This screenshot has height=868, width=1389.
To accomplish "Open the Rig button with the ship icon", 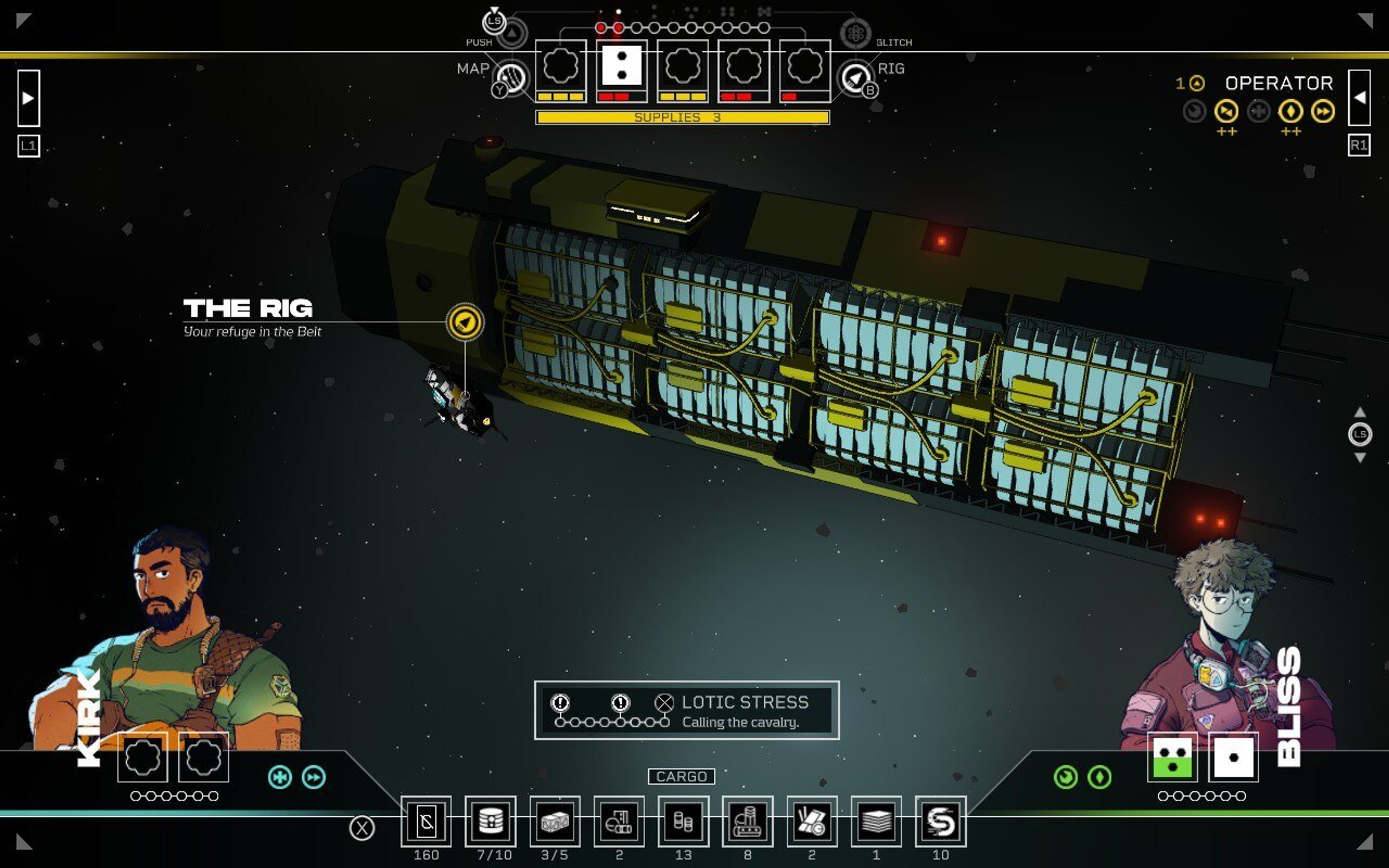I will coord(855,77).
